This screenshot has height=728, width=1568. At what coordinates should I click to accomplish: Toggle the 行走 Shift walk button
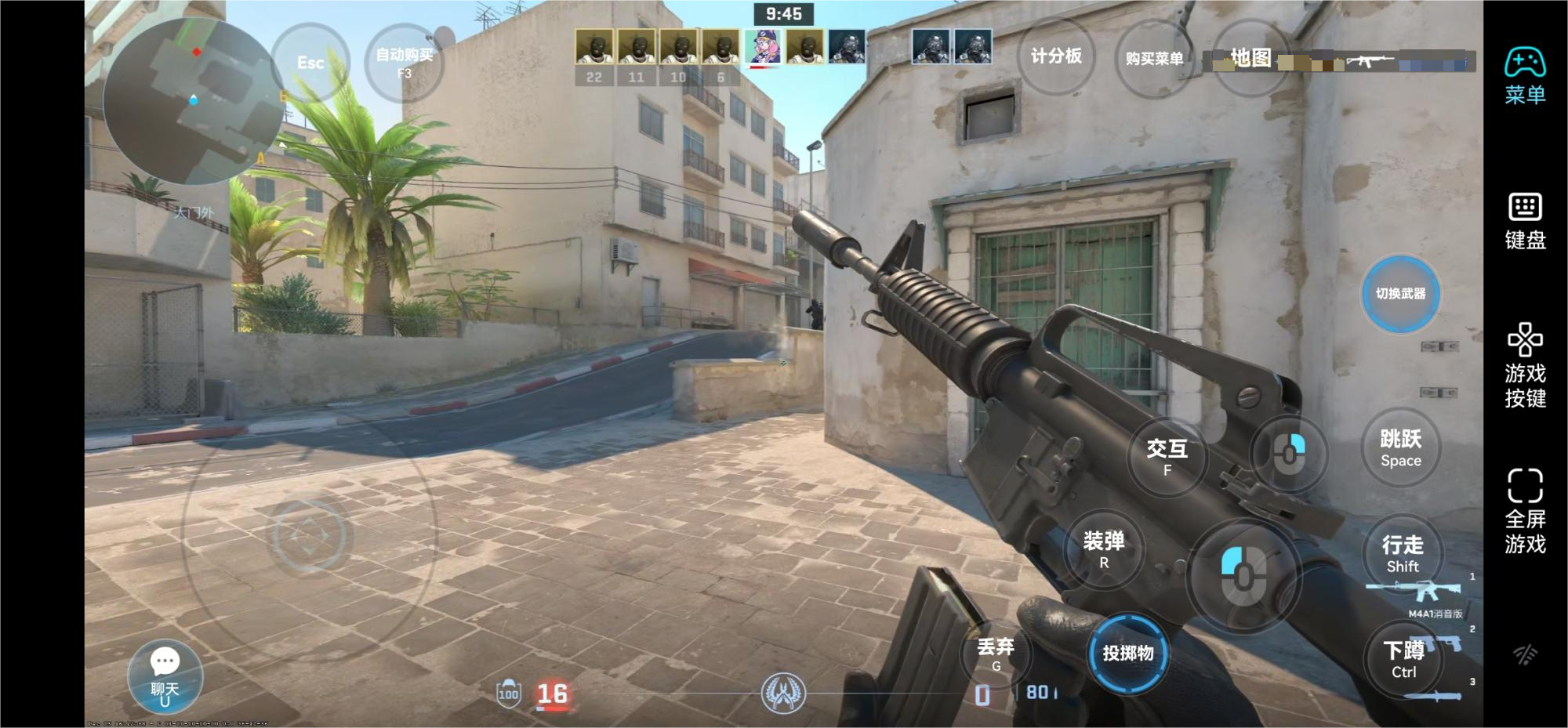pos(1402,554)
